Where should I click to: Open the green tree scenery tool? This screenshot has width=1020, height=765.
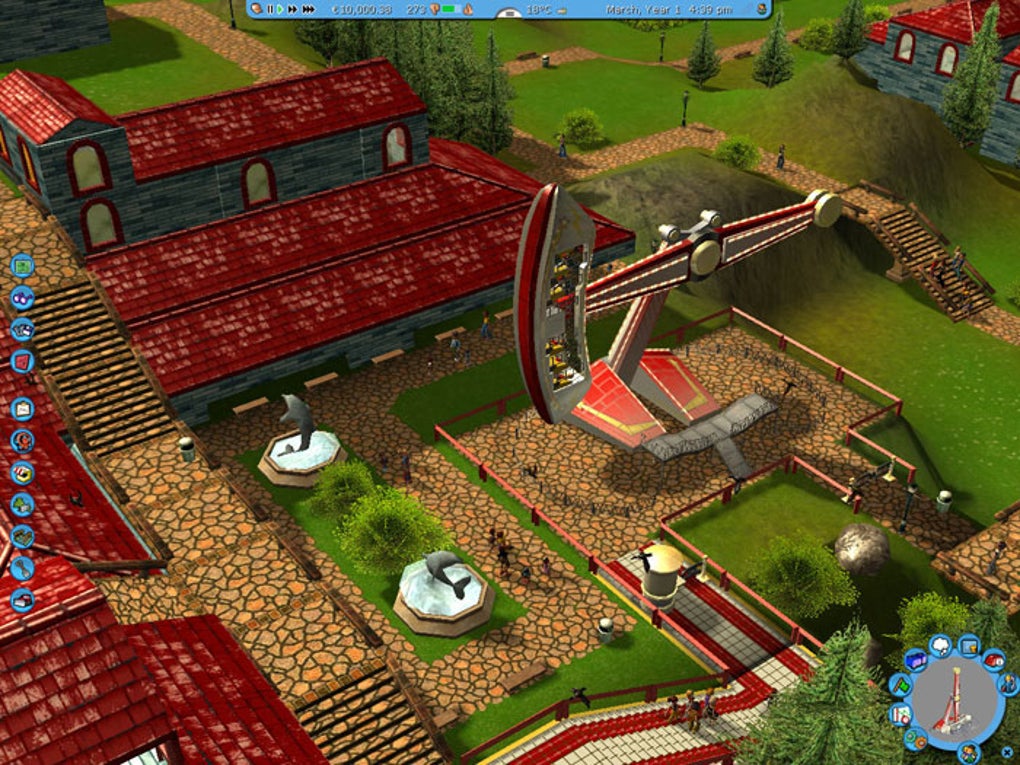point(22,505)
